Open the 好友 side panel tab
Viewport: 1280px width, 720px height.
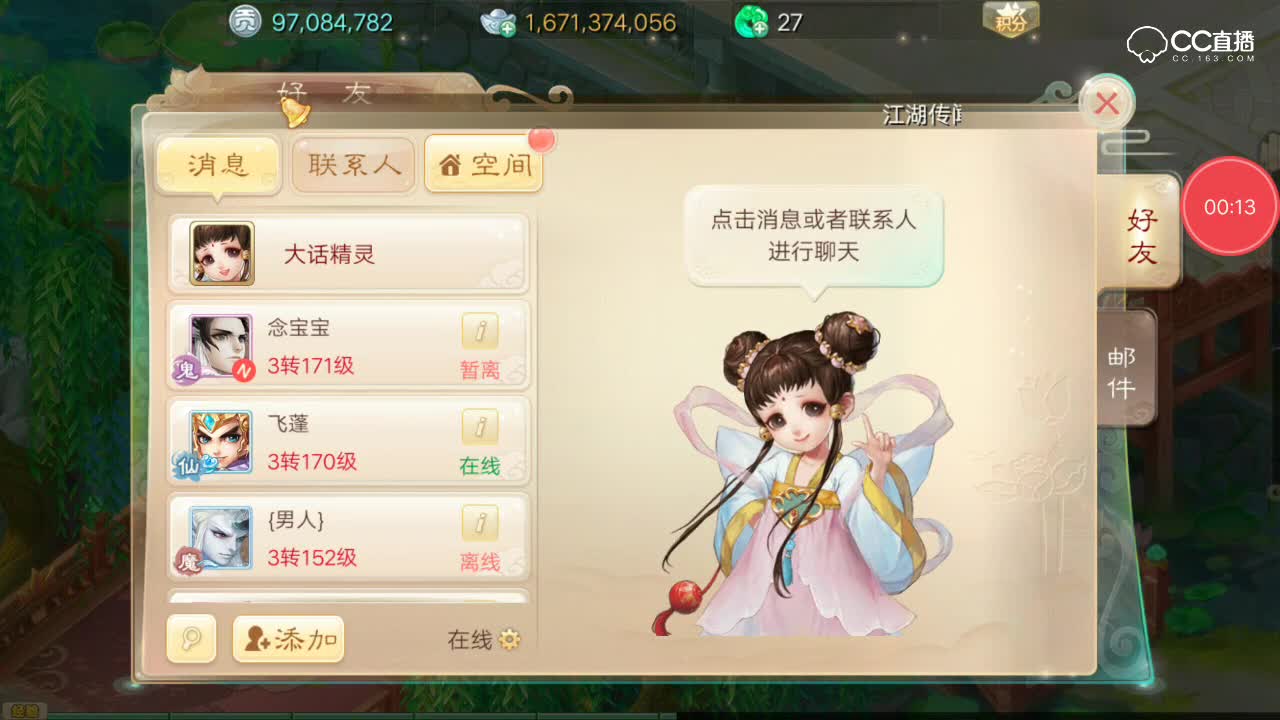pyautogui.click(x=1143, y=233)
